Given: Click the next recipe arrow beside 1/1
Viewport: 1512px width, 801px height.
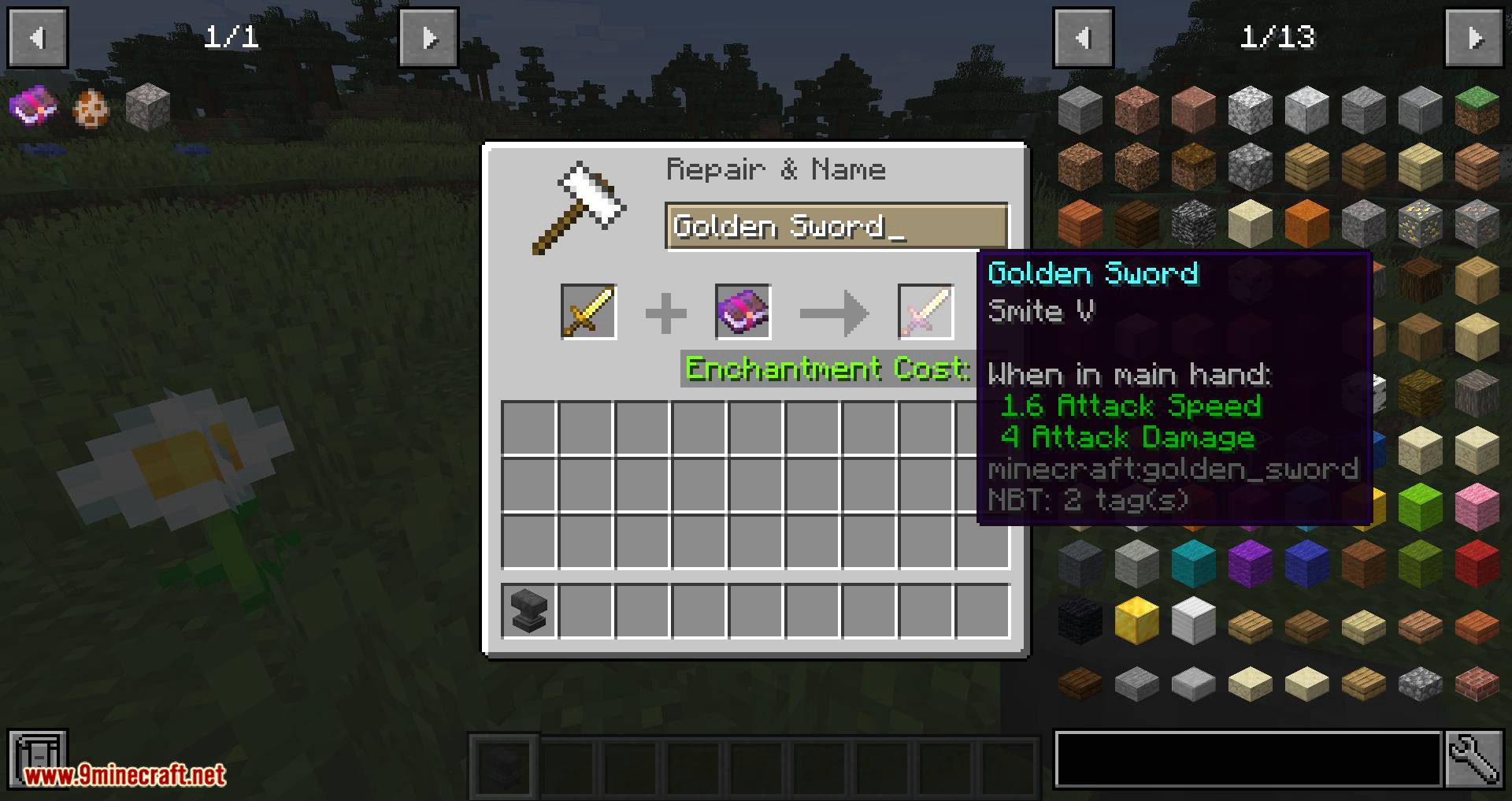Looking at the screenshot, I should (428, 38).
